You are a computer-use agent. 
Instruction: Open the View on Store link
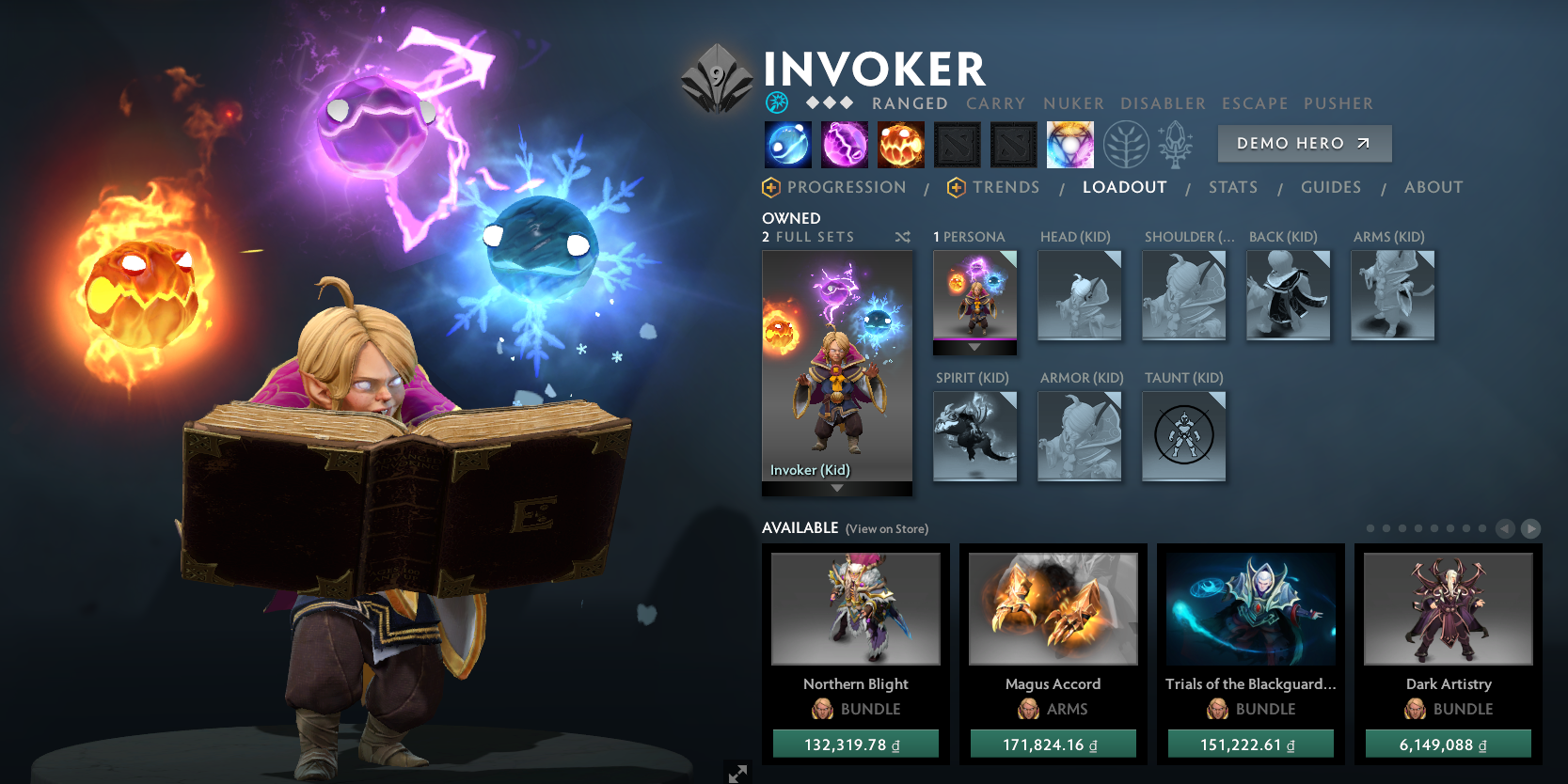pos(885,529)
